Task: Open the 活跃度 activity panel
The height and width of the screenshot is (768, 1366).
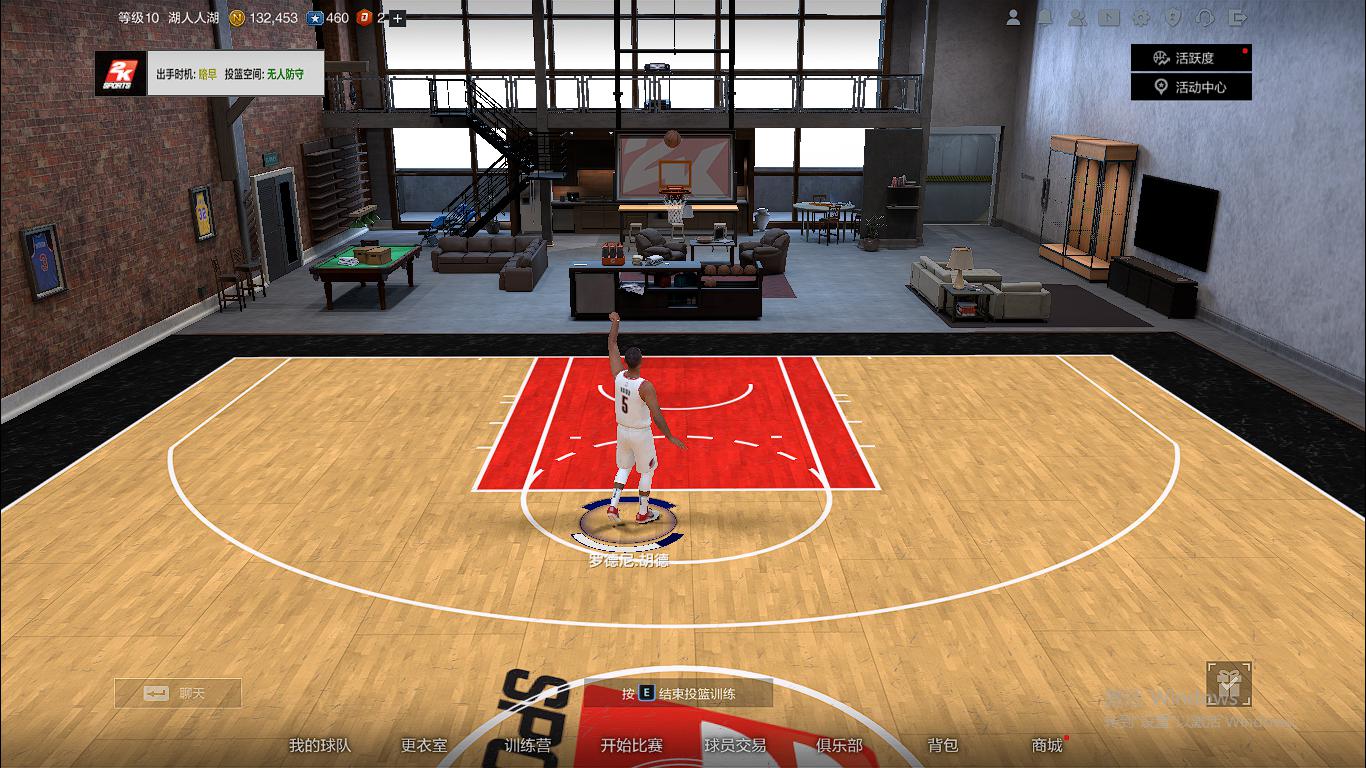Action: pyautogui.click(x=1191, y=57)
